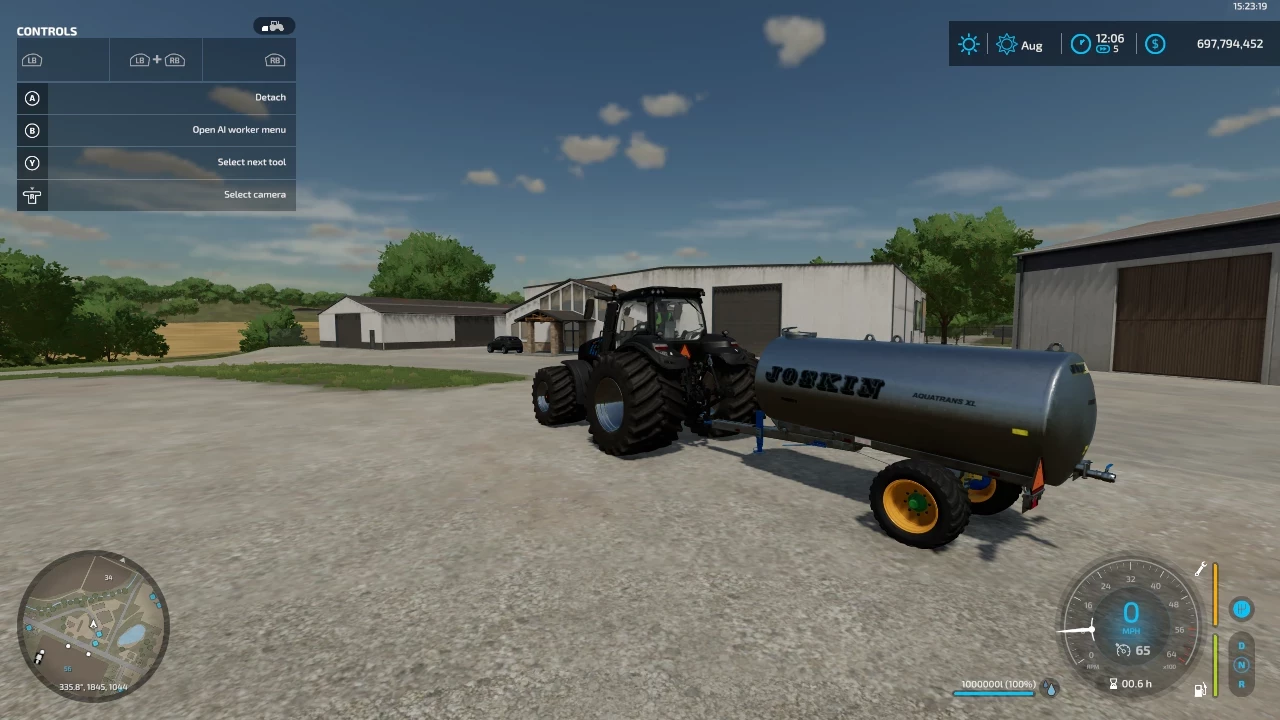Click the in-game clock icon

coord(1081,43)
